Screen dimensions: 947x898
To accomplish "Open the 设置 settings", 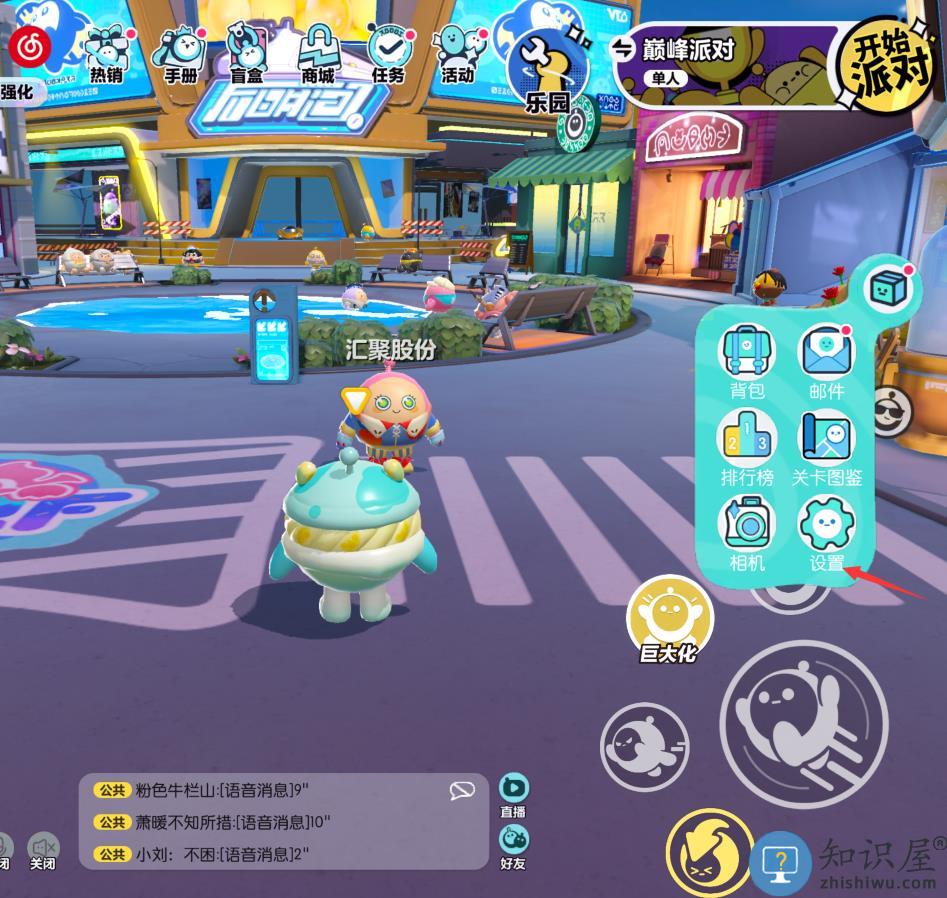I will click(827, 532).
